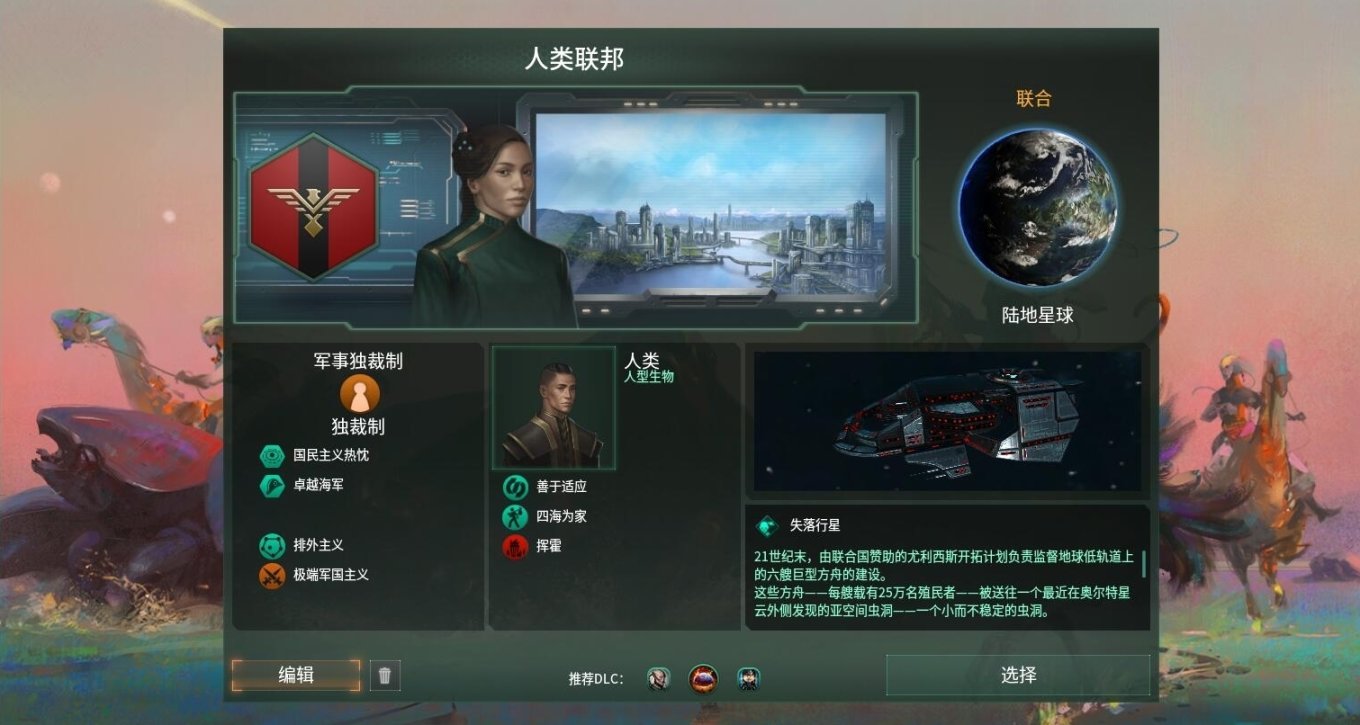This screenshot has width=1360, height=725.
Task: Click the burning planet DLC icon
Action: [x=703, y=677]
